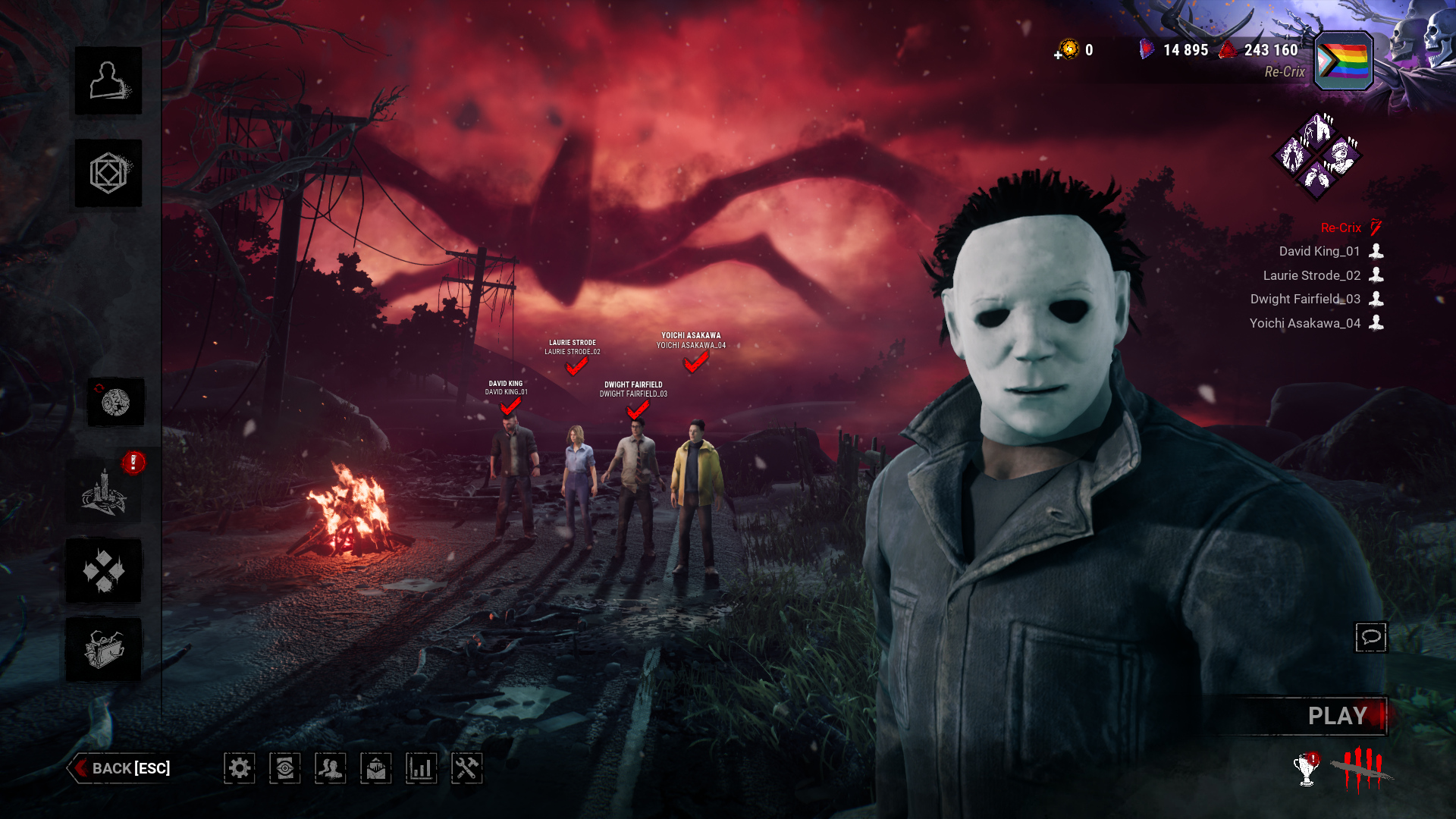Open the clawed chest icon
1456x819 pixels.
(104, 650)
